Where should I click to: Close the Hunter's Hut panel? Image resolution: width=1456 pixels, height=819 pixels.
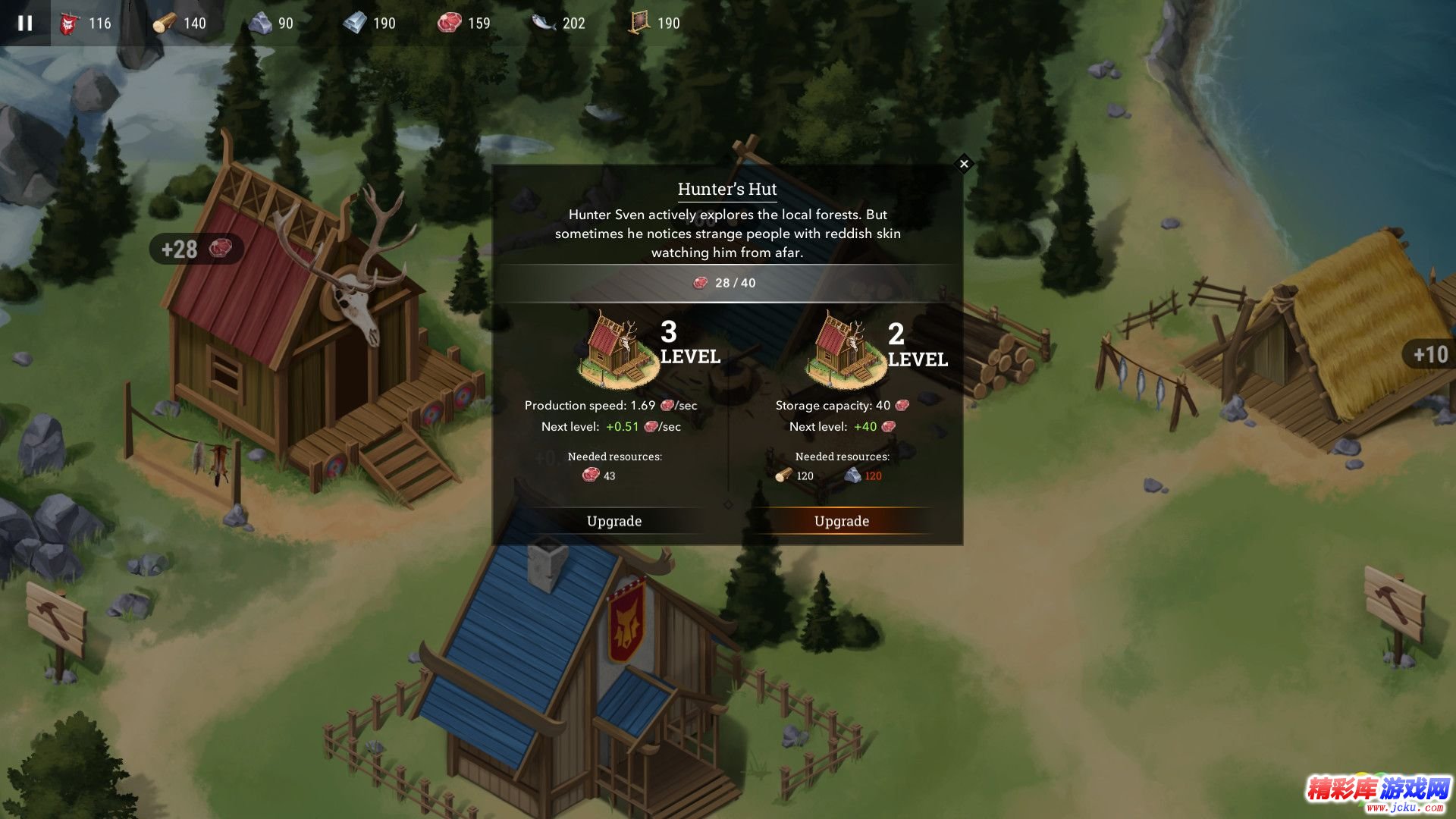point(964,164)
